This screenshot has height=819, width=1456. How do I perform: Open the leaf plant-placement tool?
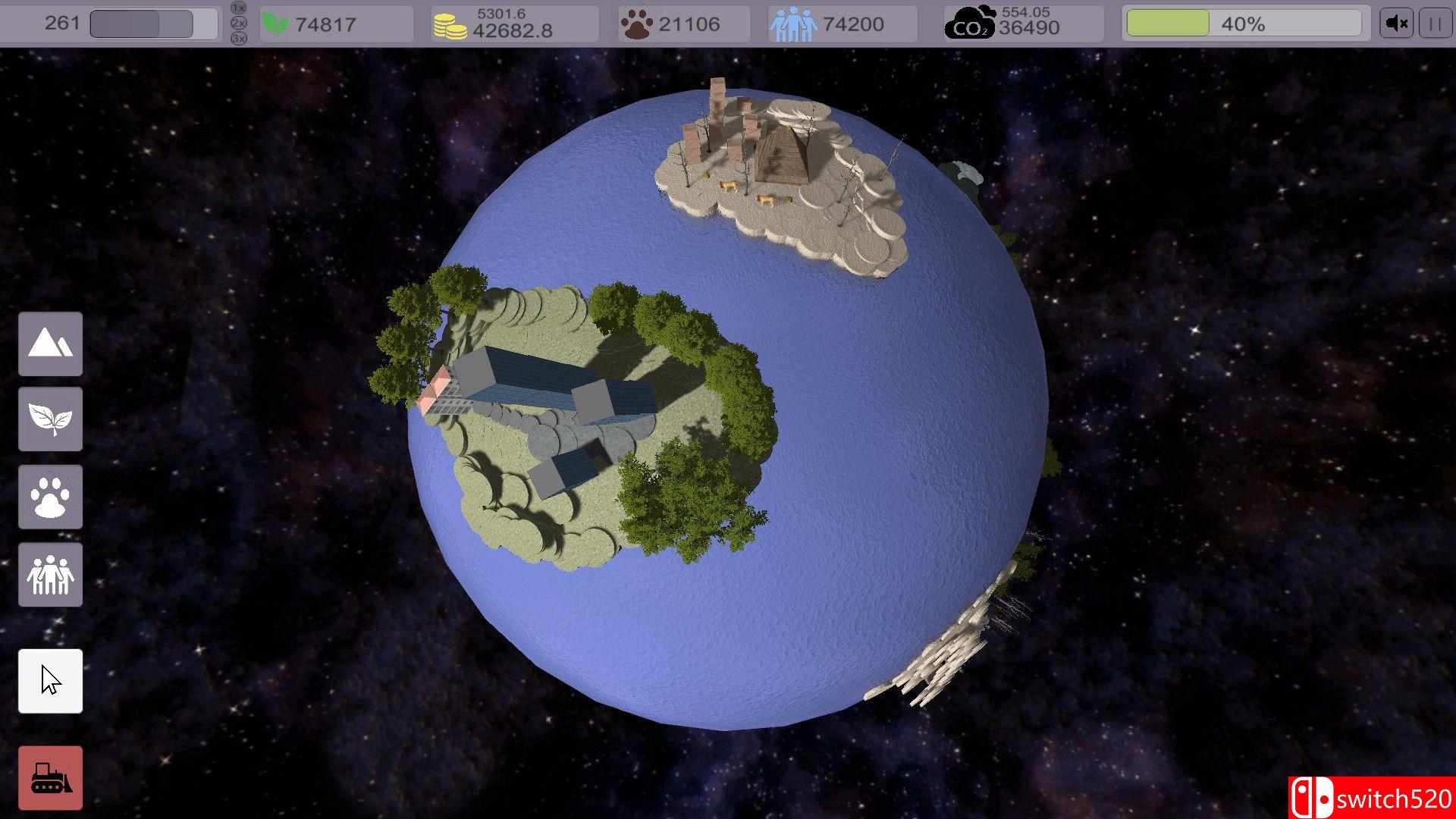[x=50, y=418]
